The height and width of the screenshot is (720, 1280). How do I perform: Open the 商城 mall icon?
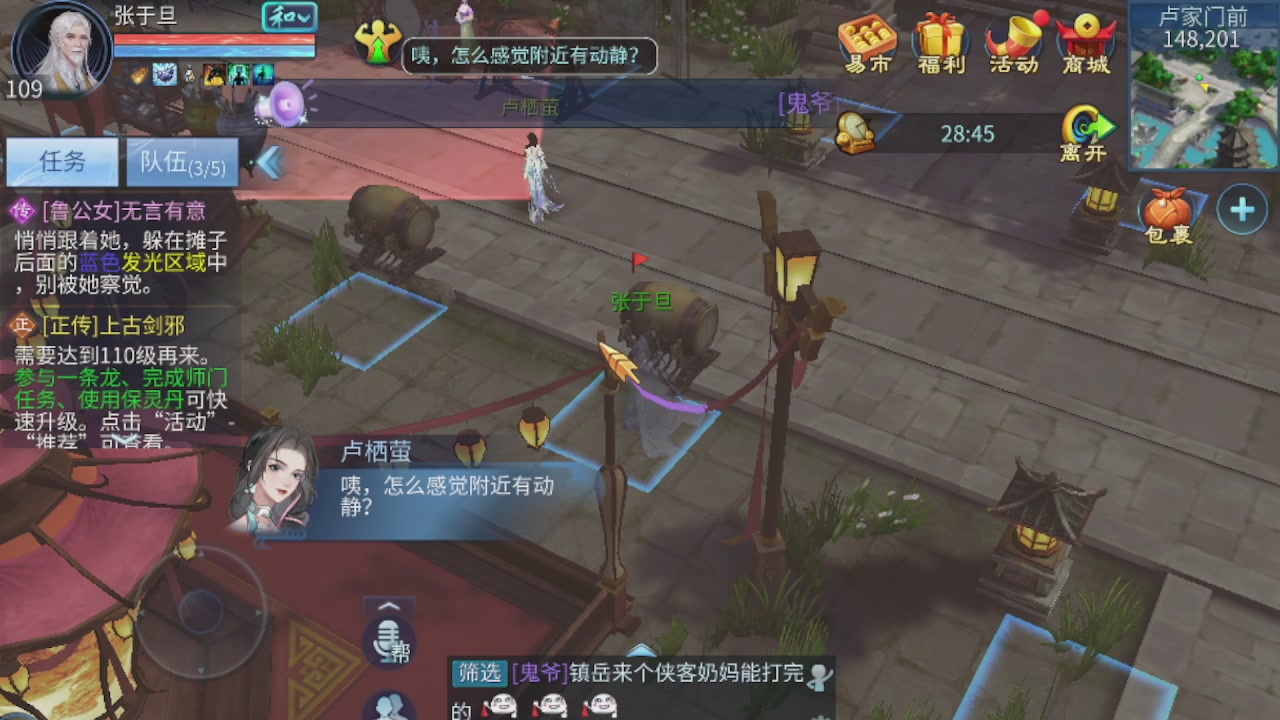pos(1086,42)
